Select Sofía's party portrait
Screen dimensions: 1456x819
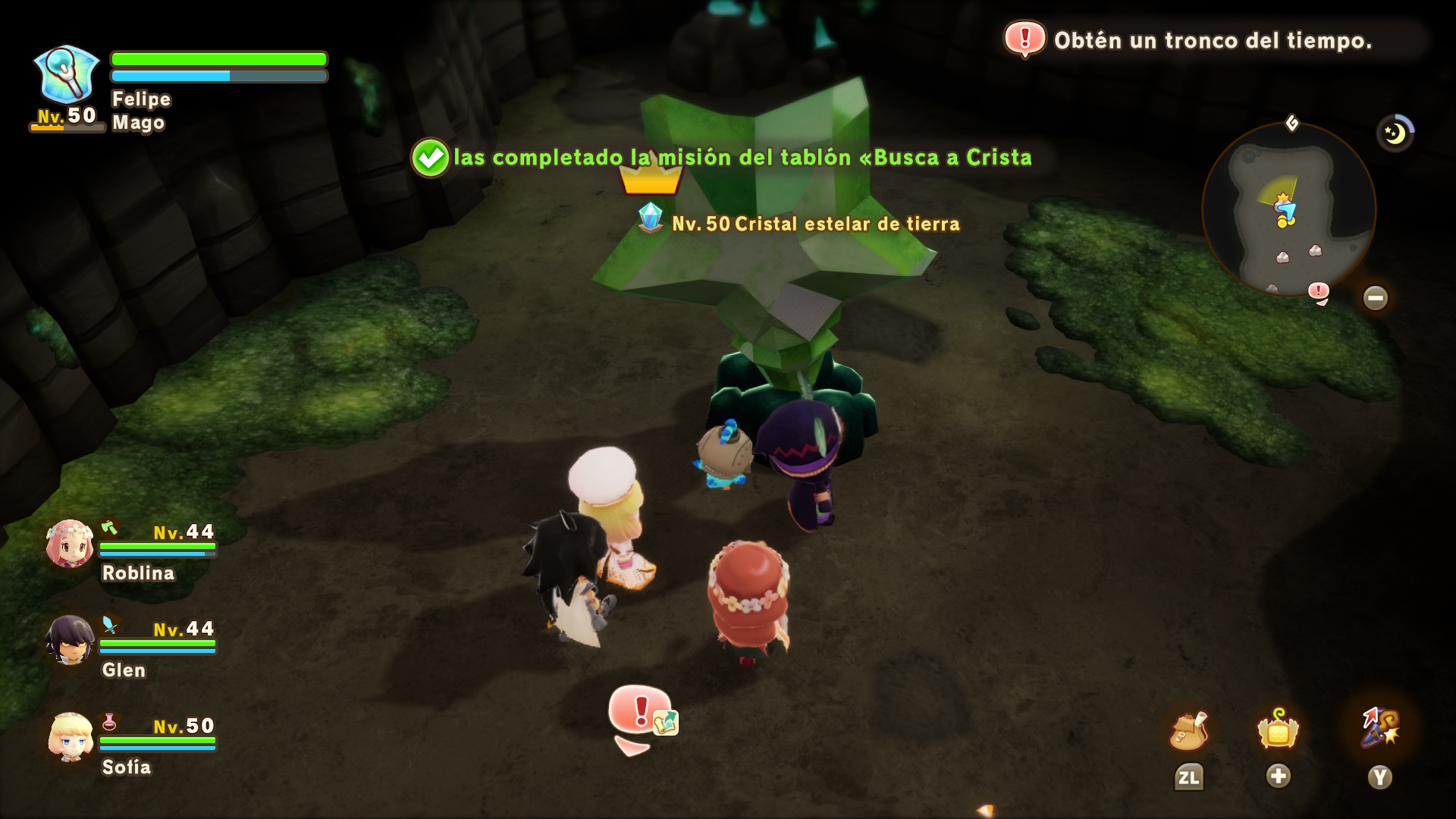pos(70,737)
